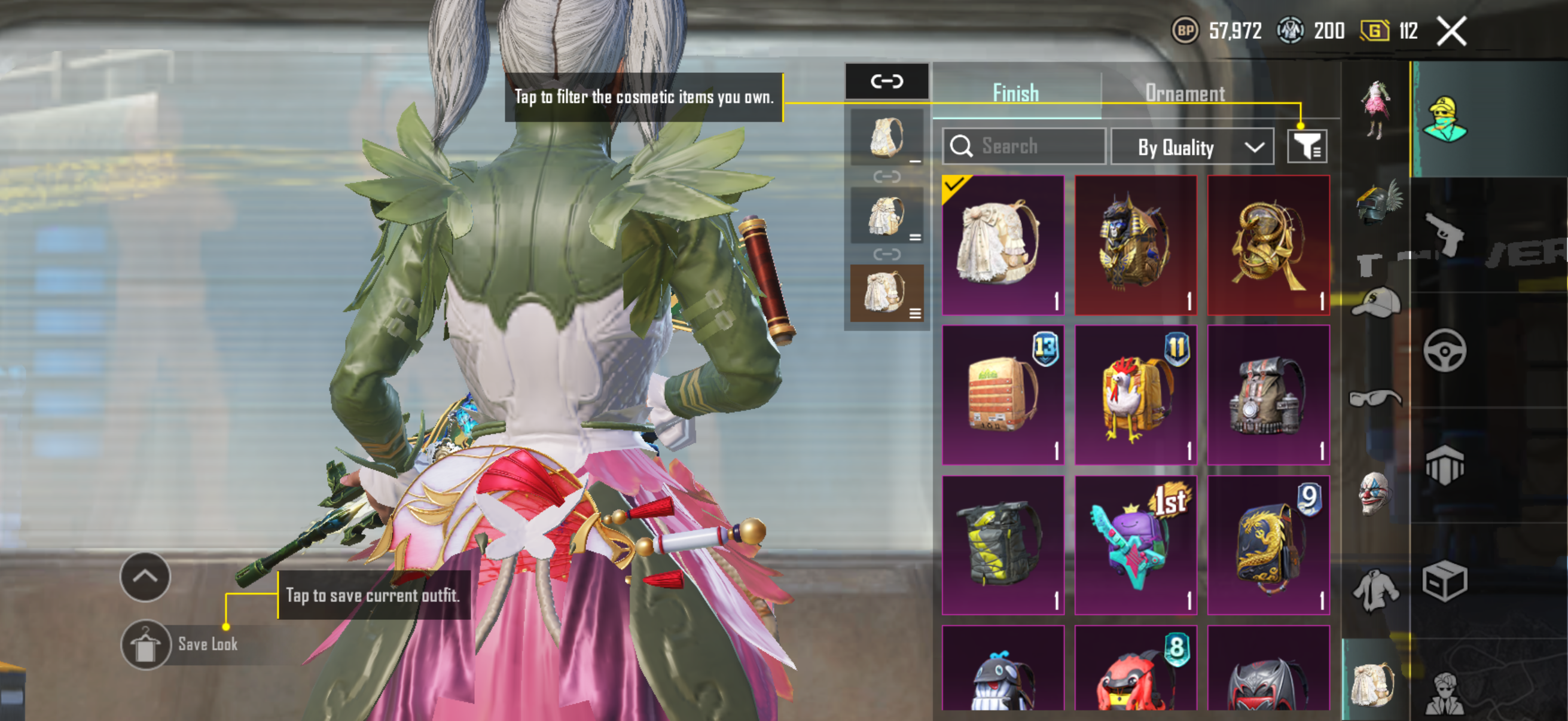Pick the golden dragon backpack skin
Screen dimensions: 1568x721
pos(1268,545)
